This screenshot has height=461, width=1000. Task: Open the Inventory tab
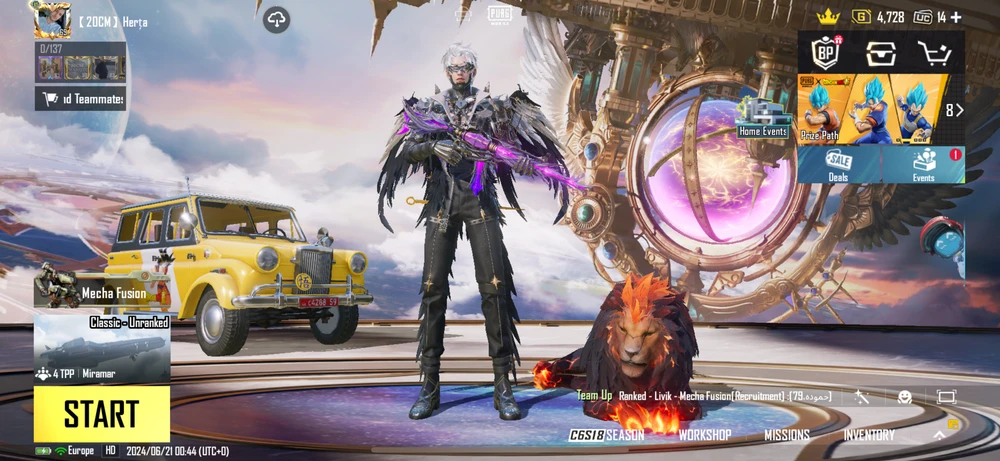point(869,435)
